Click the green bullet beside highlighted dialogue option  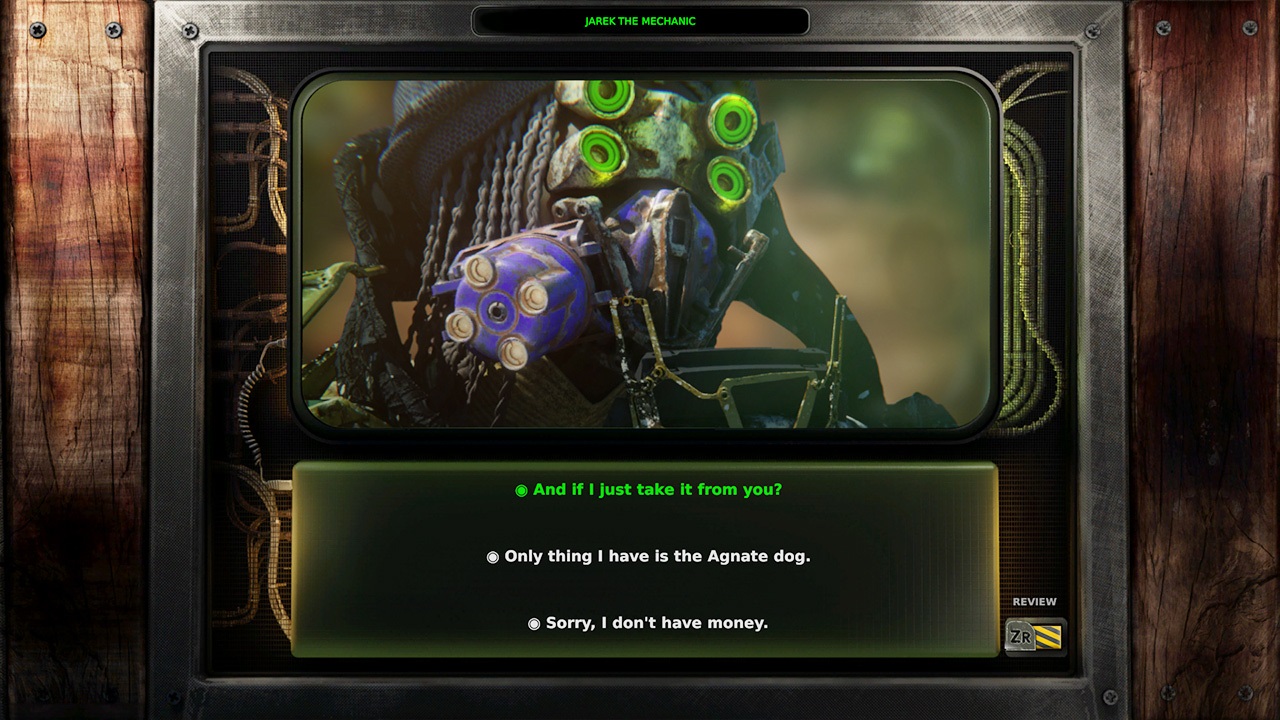click(519, 490)
